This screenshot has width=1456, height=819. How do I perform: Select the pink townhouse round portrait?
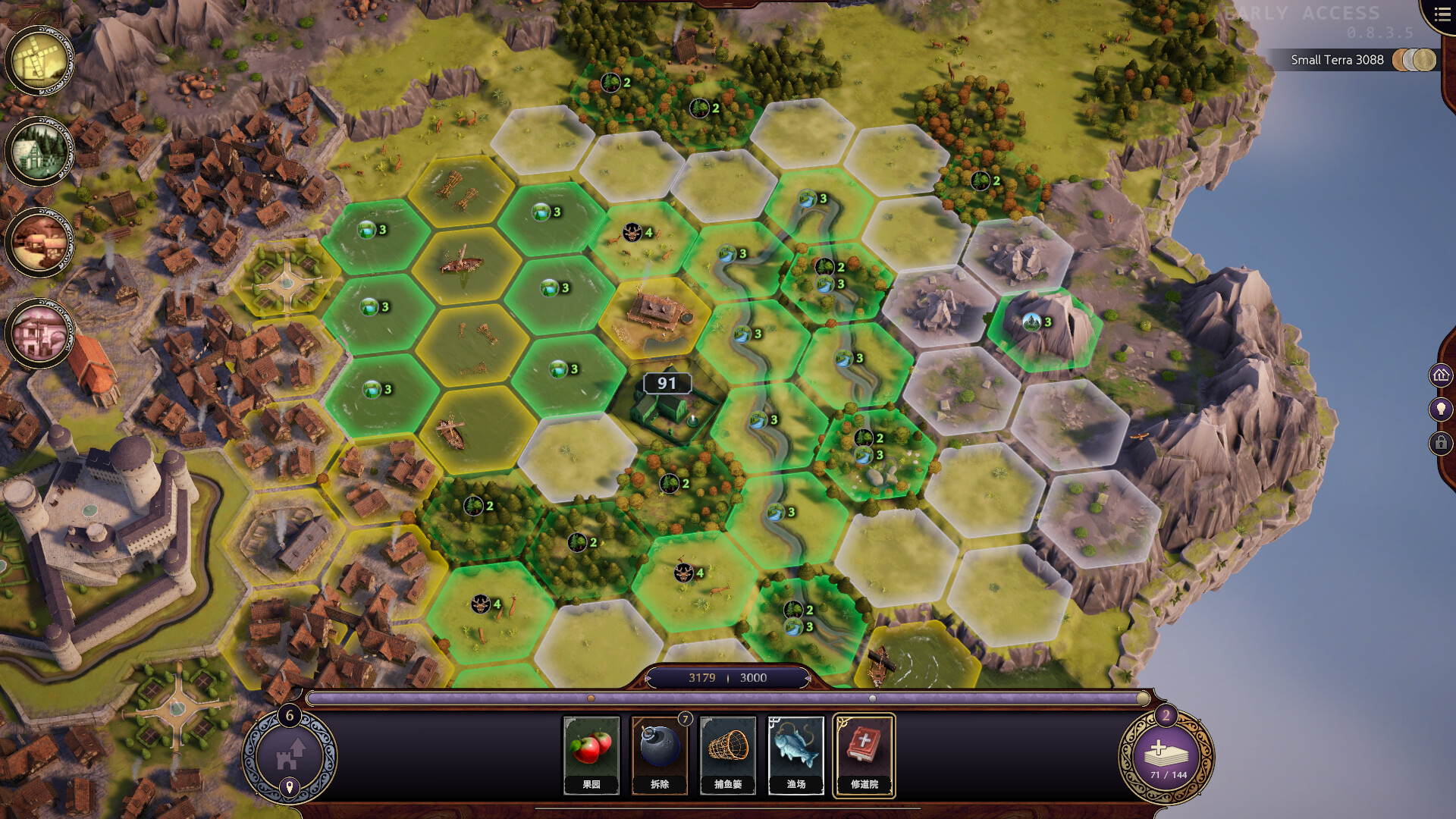coord(39,333)
